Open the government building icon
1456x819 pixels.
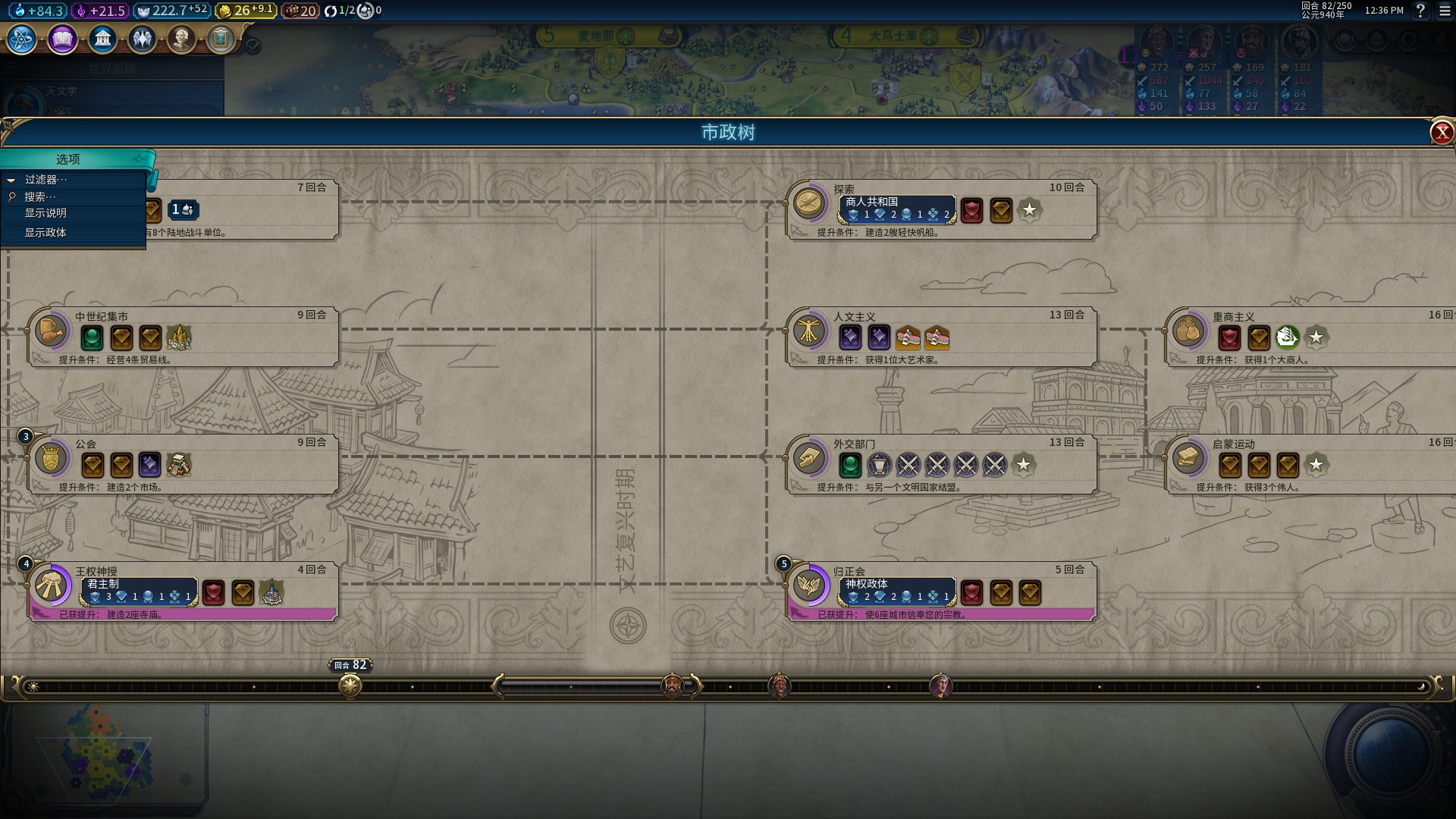102,39
